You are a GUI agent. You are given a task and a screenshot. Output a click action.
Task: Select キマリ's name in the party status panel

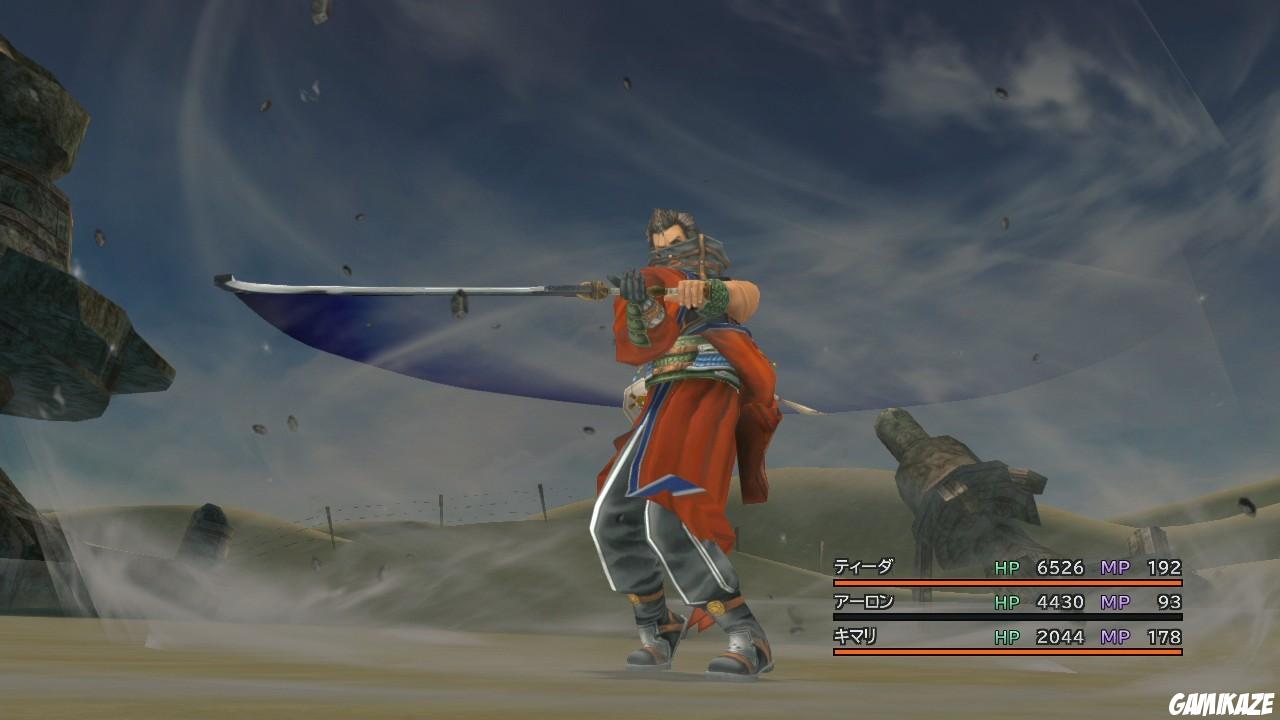855,636
